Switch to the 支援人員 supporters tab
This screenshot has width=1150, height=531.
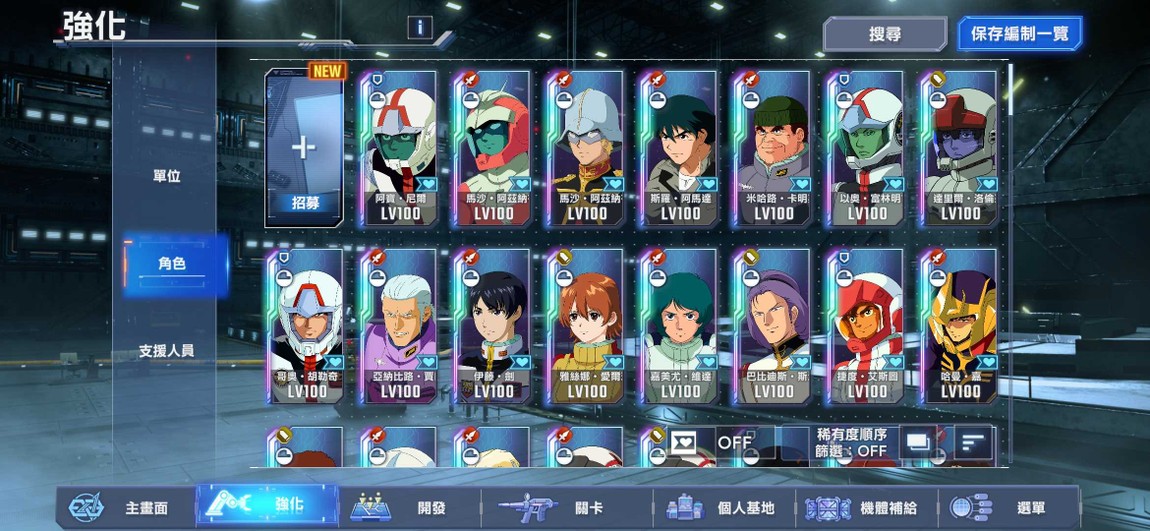tap(167, 351)
